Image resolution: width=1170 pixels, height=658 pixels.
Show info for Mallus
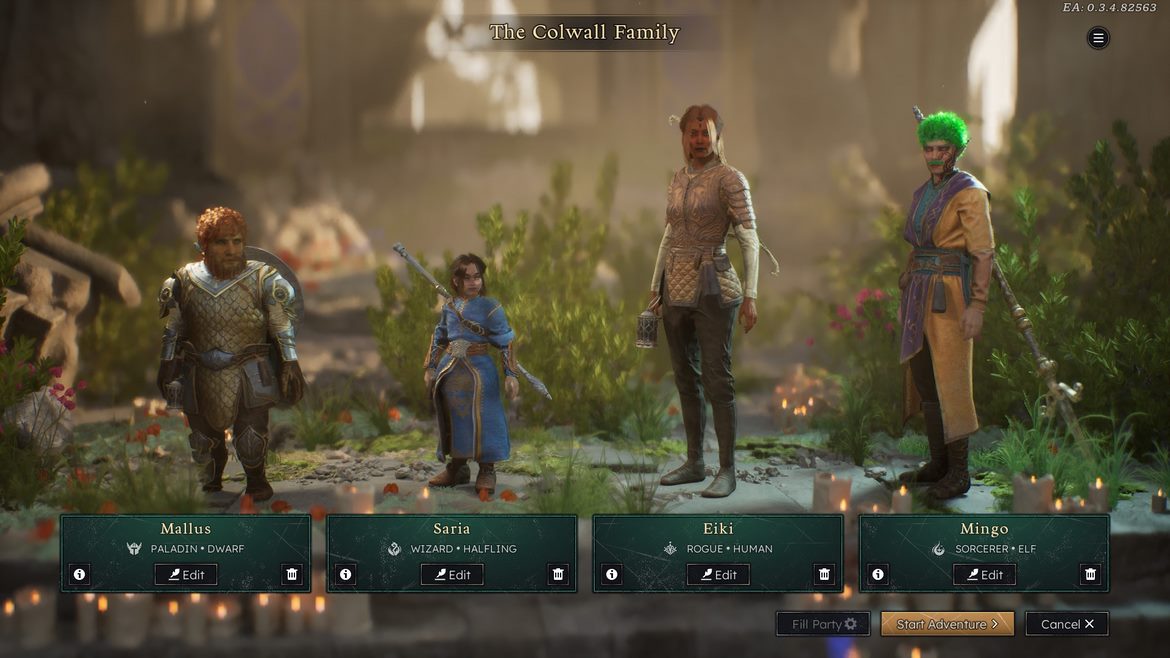tap(80, 574)
